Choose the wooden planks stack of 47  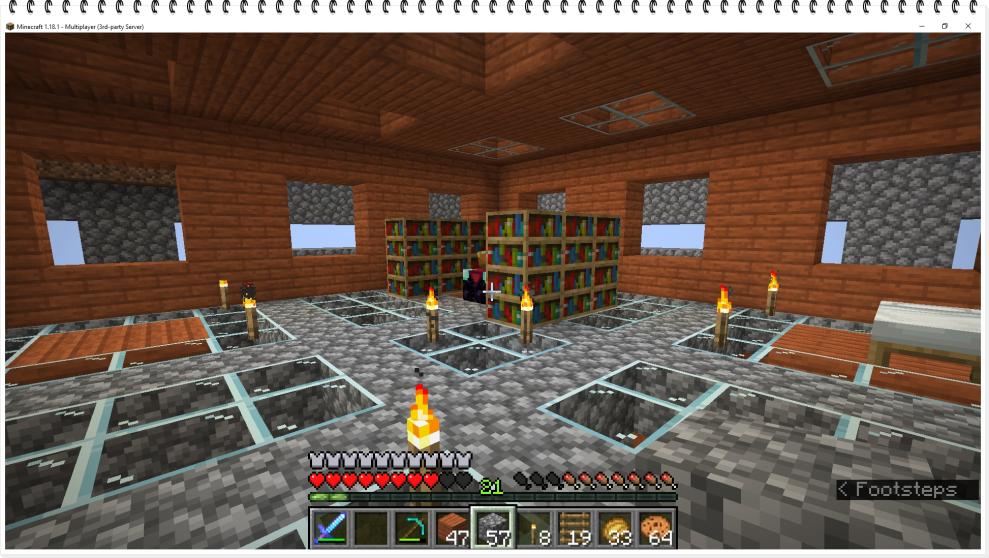(452, 527)
